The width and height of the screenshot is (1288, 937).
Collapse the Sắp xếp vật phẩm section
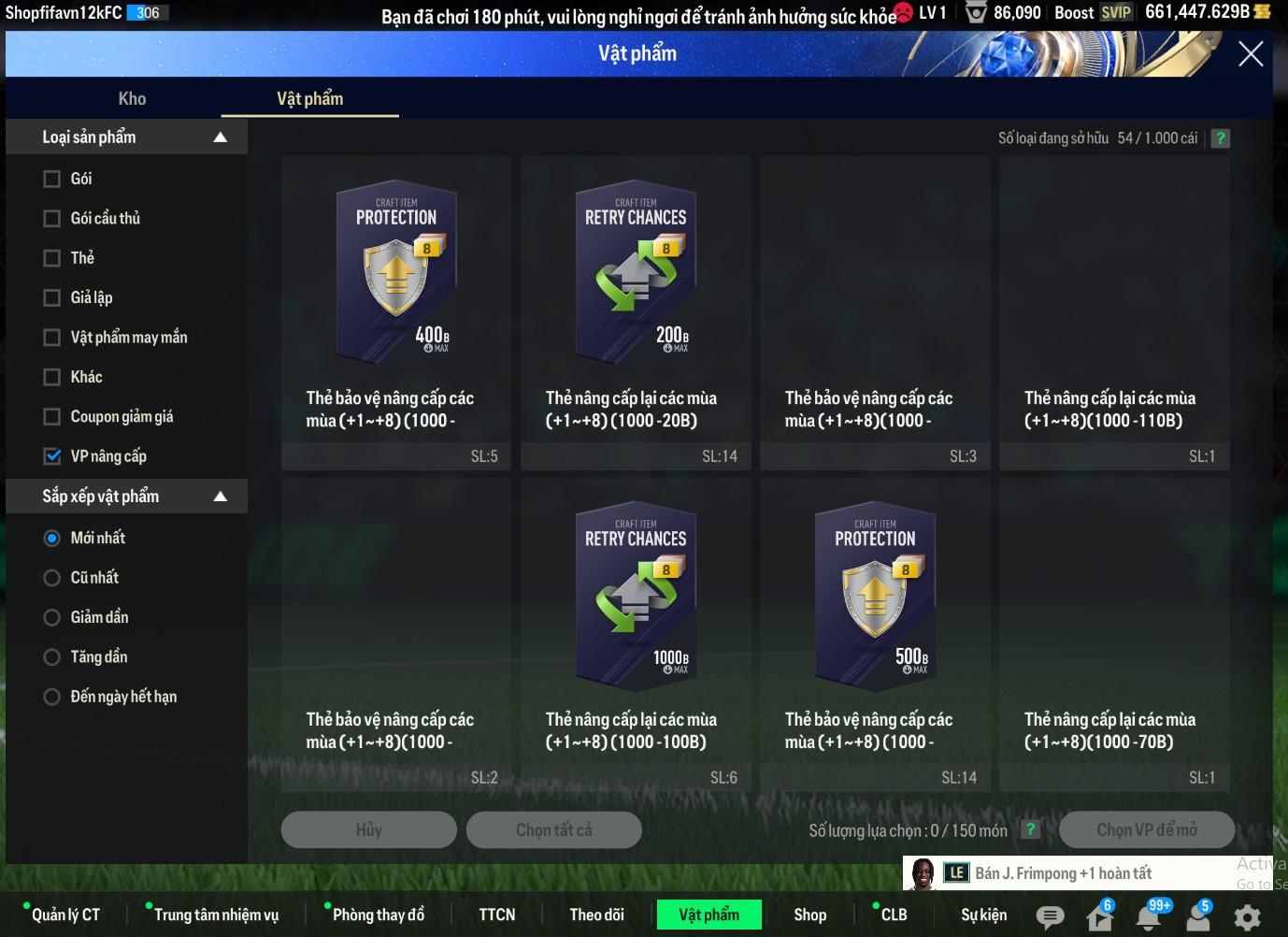(x=221, y=497)
